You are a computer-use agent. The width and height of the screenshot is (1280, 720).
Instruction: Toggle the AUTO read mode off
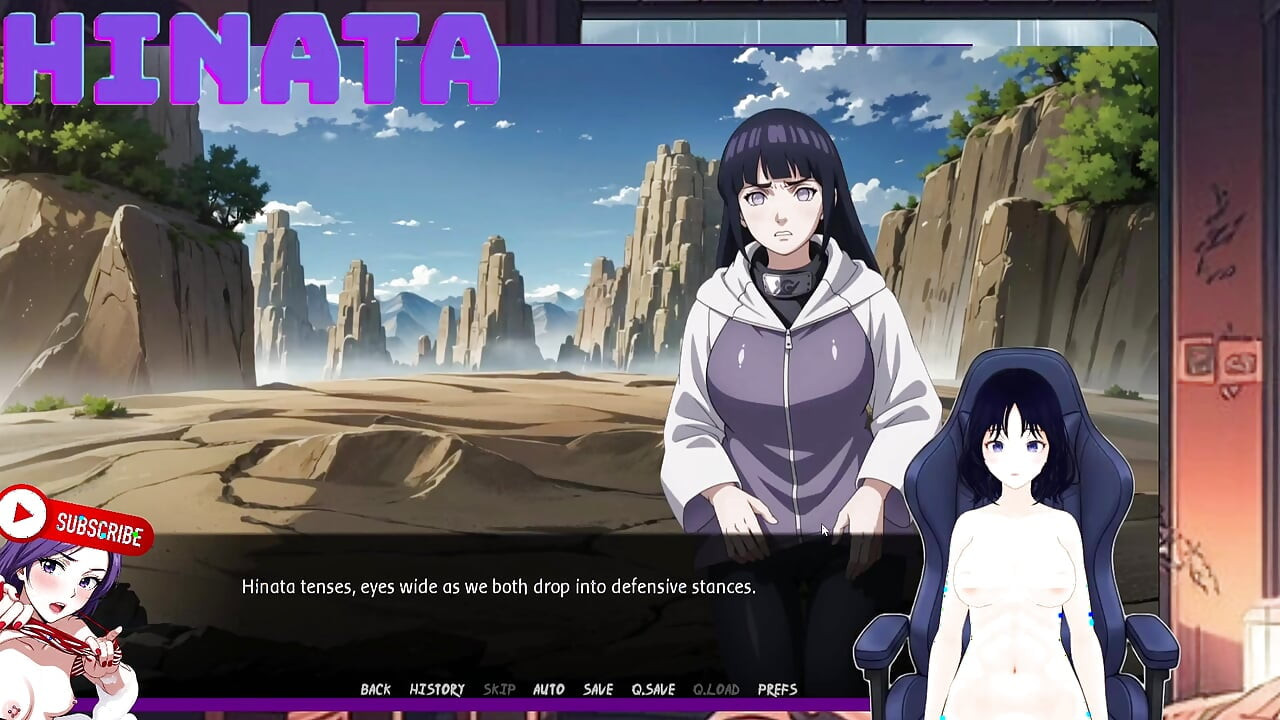pyautogui.click(x=548, y=689)
